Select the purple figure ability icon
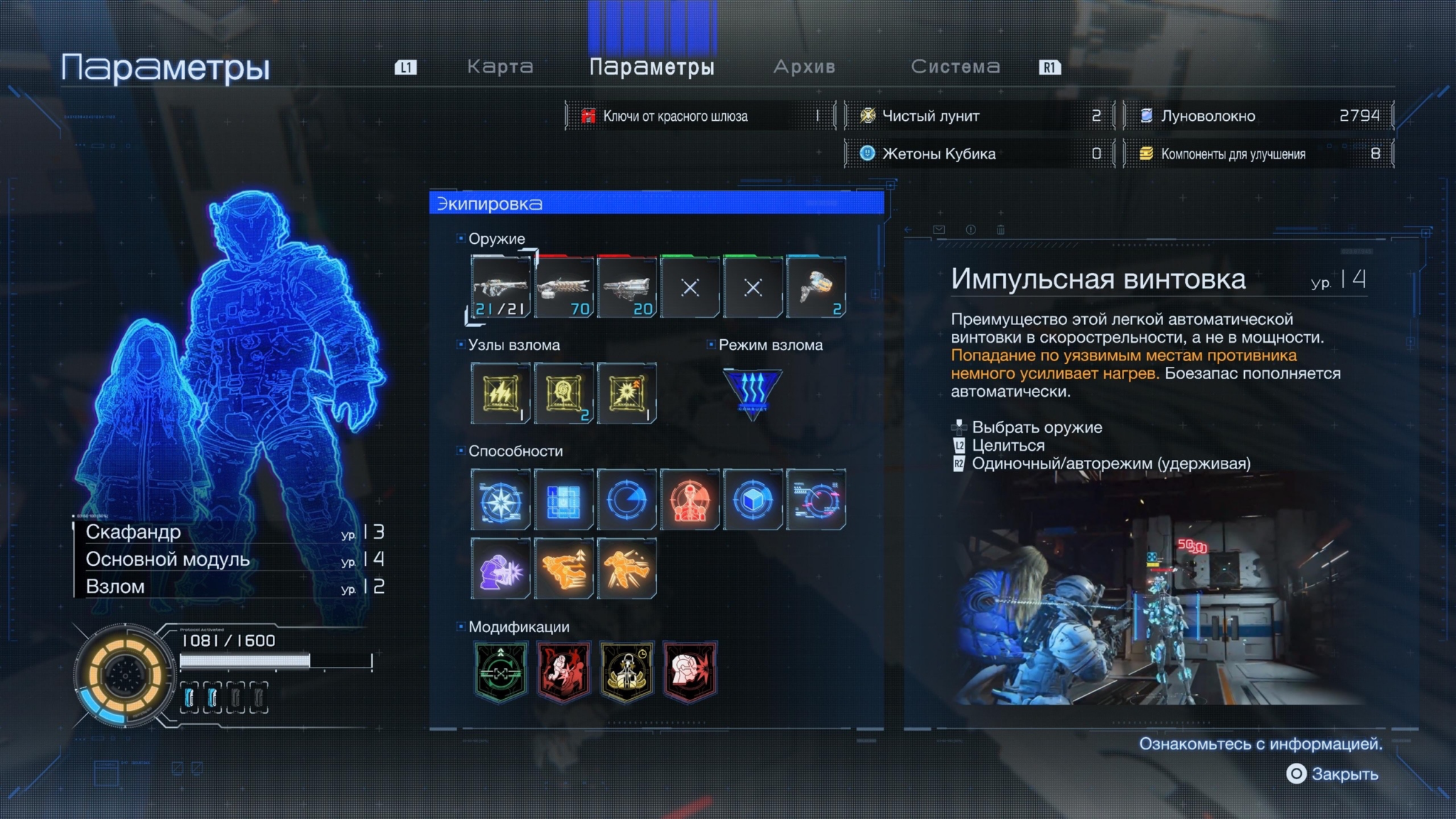Screen dimensions: 1456x819 (500, 569)
